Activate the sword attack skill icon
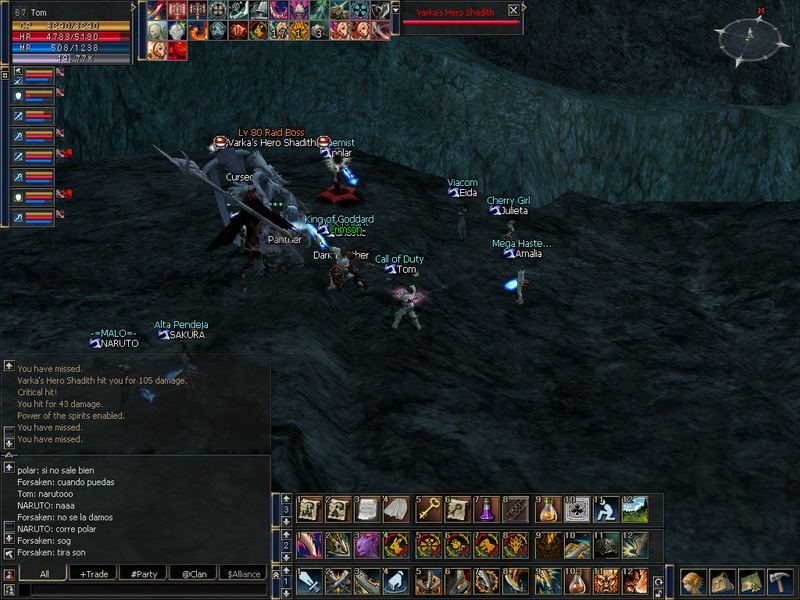Viewport: 800px width, 600px height. [309, 581]
